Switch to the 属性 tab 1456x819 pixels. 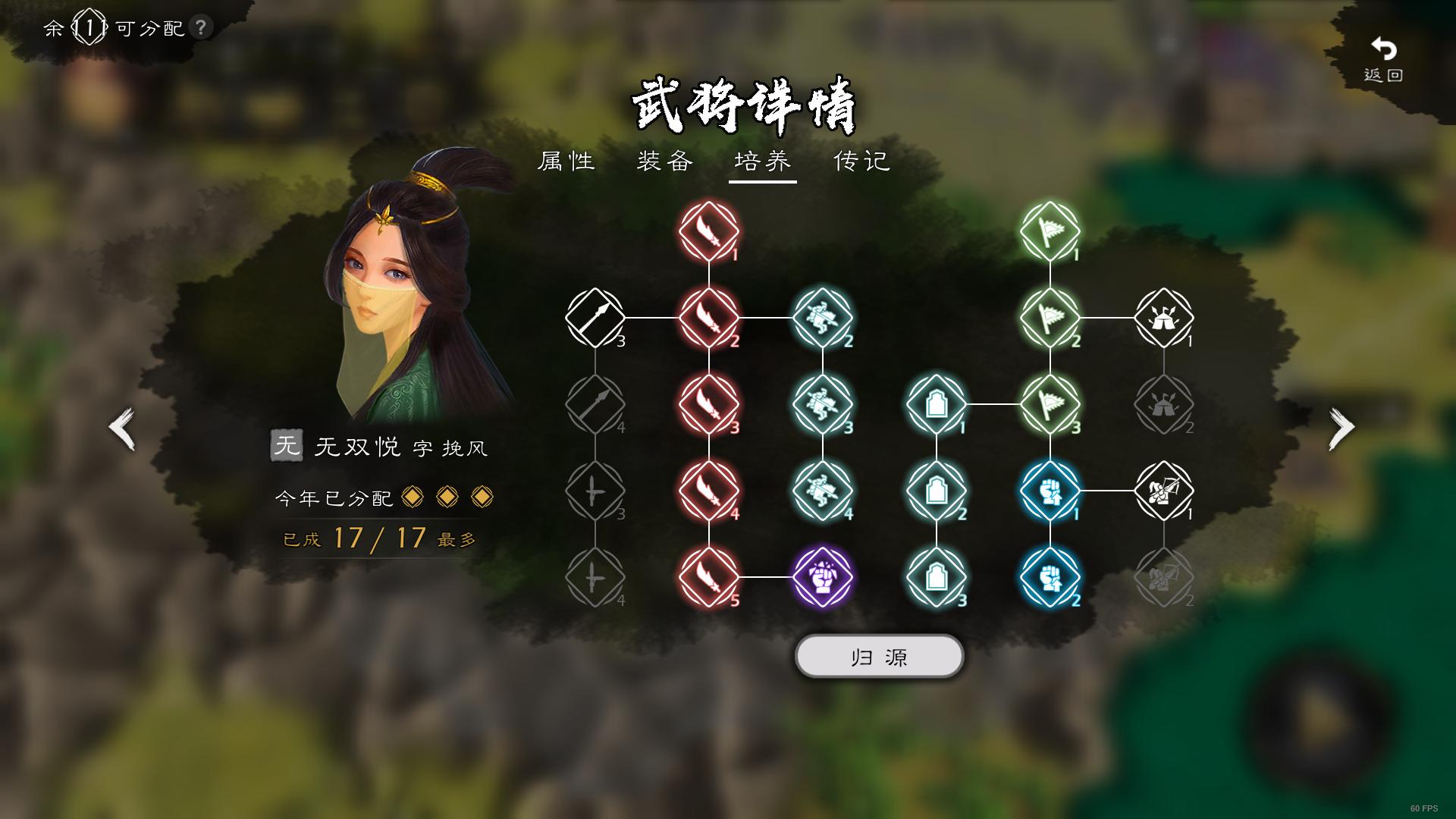coord(565,162)
